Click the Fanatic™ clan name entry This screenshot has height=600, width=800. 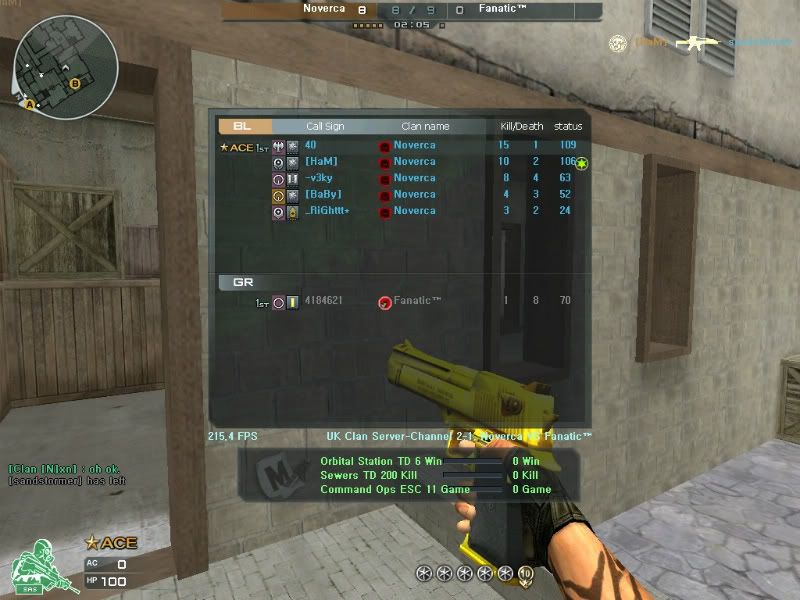[417, 301]
